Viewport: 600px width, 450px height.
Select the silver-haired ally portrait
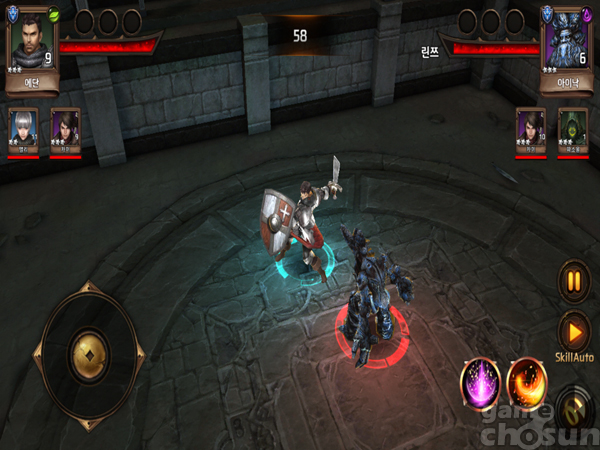(x=23, y=130)
